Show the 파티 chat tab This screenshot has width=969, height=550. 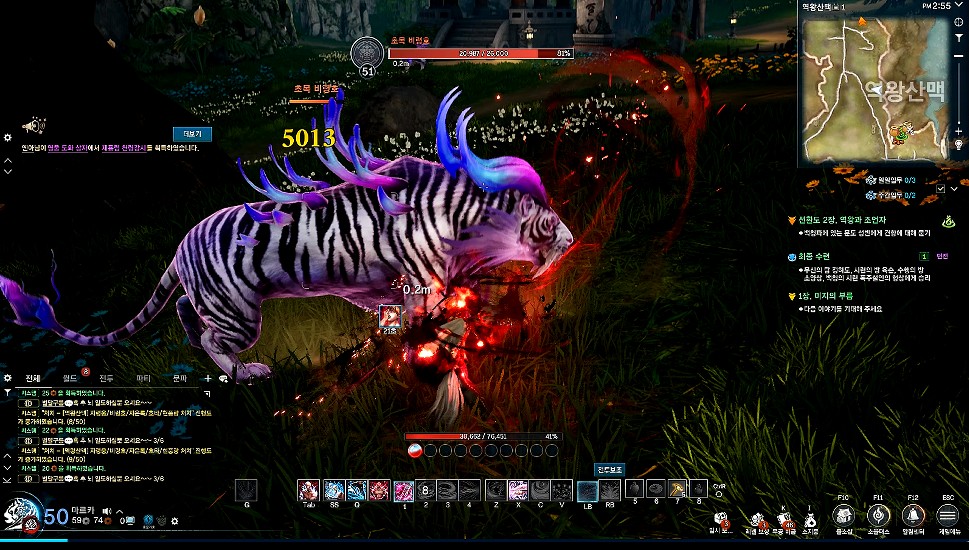143,378
